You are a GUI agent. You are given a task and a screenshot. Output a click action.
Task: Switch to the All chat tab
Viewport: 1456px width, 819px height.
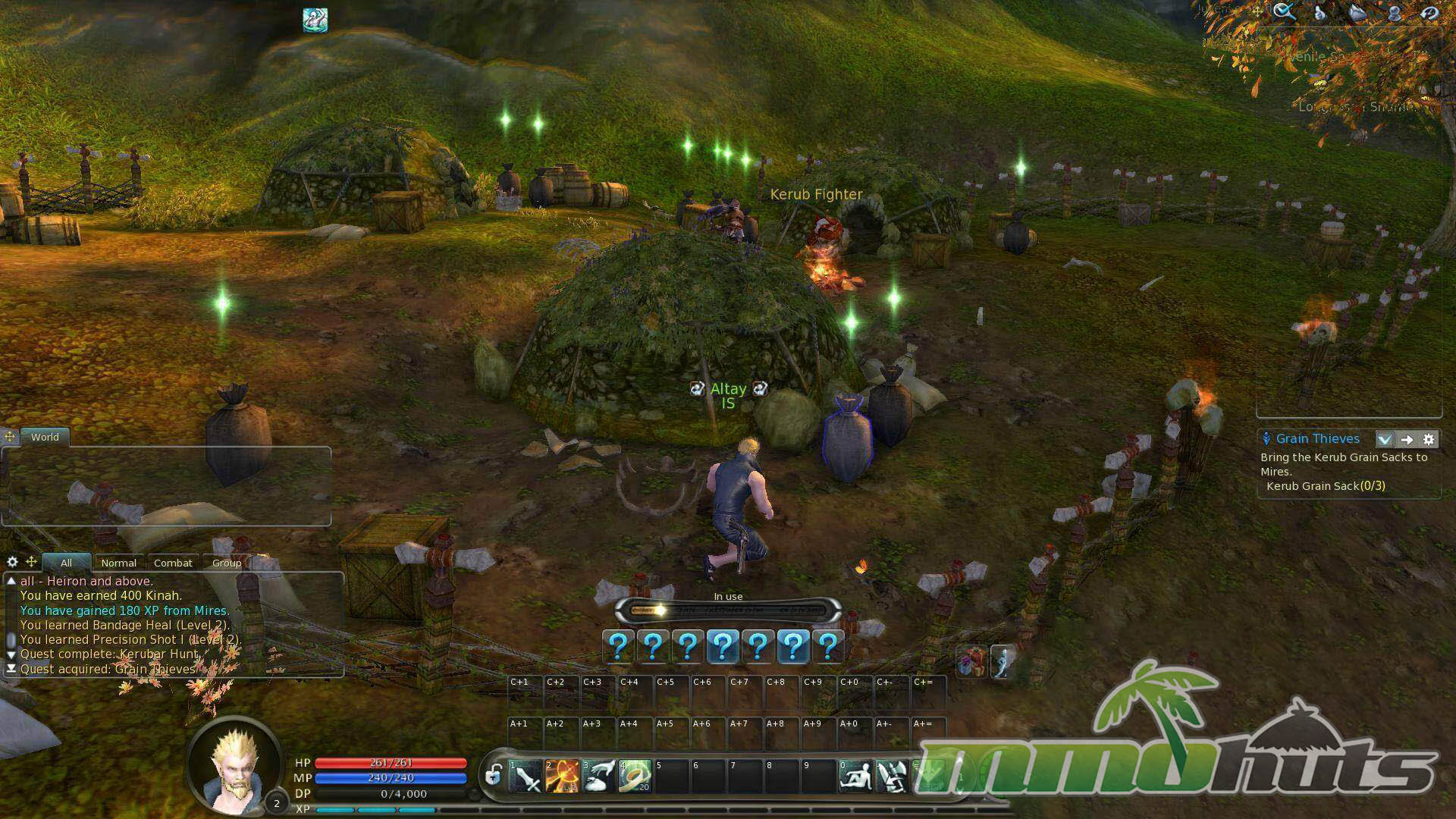pyautogui.click(x=66, y=563)
